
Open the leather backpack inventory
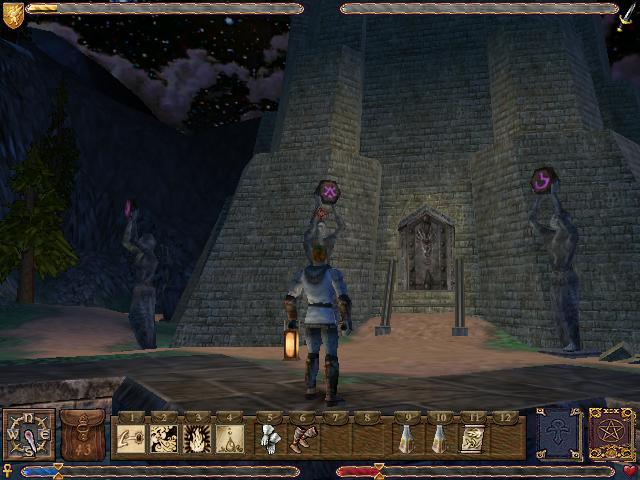pos(82,436)
